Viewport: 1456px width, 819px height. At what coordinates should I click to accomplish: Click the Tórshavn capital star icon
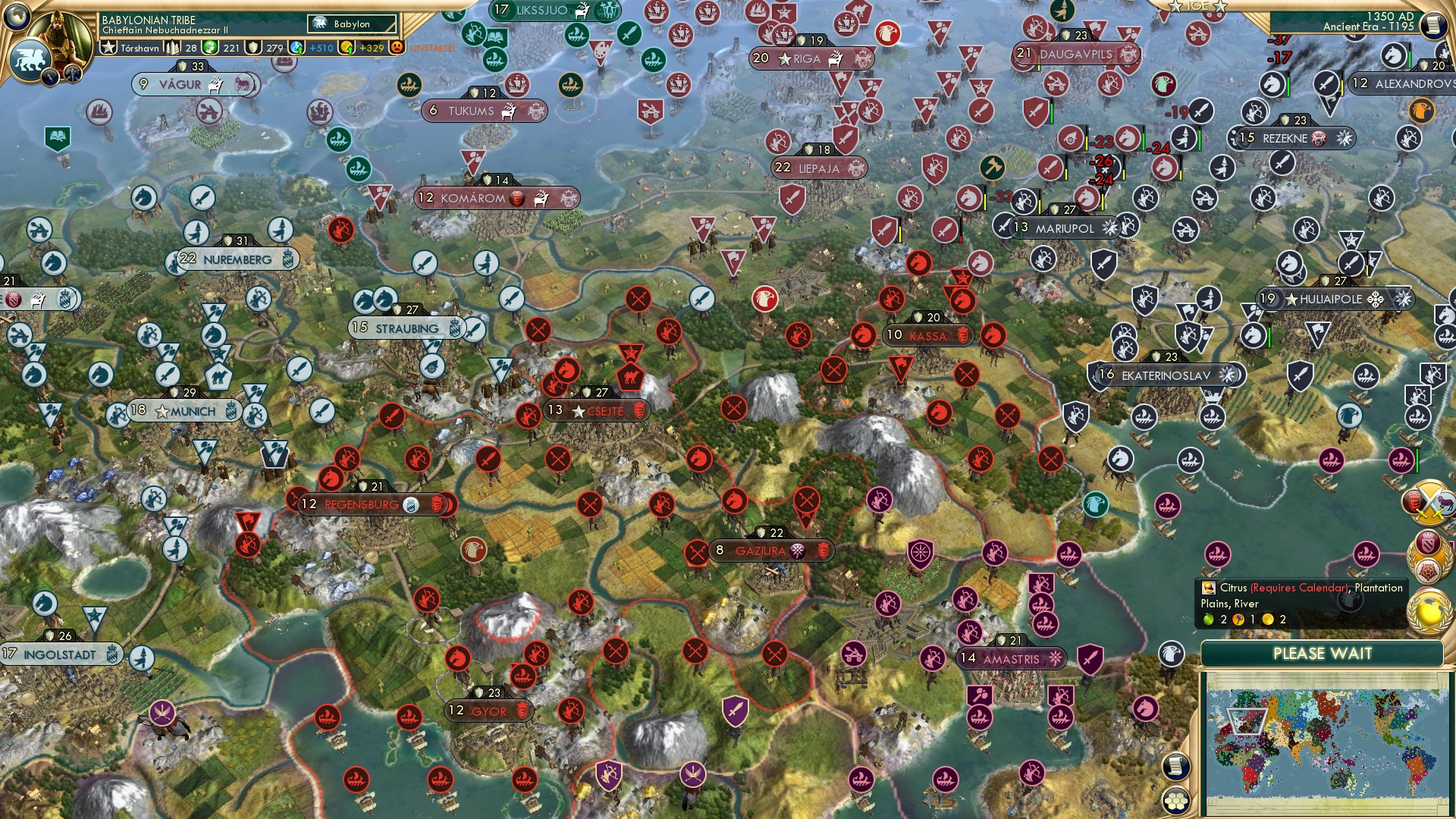[109, 47]
